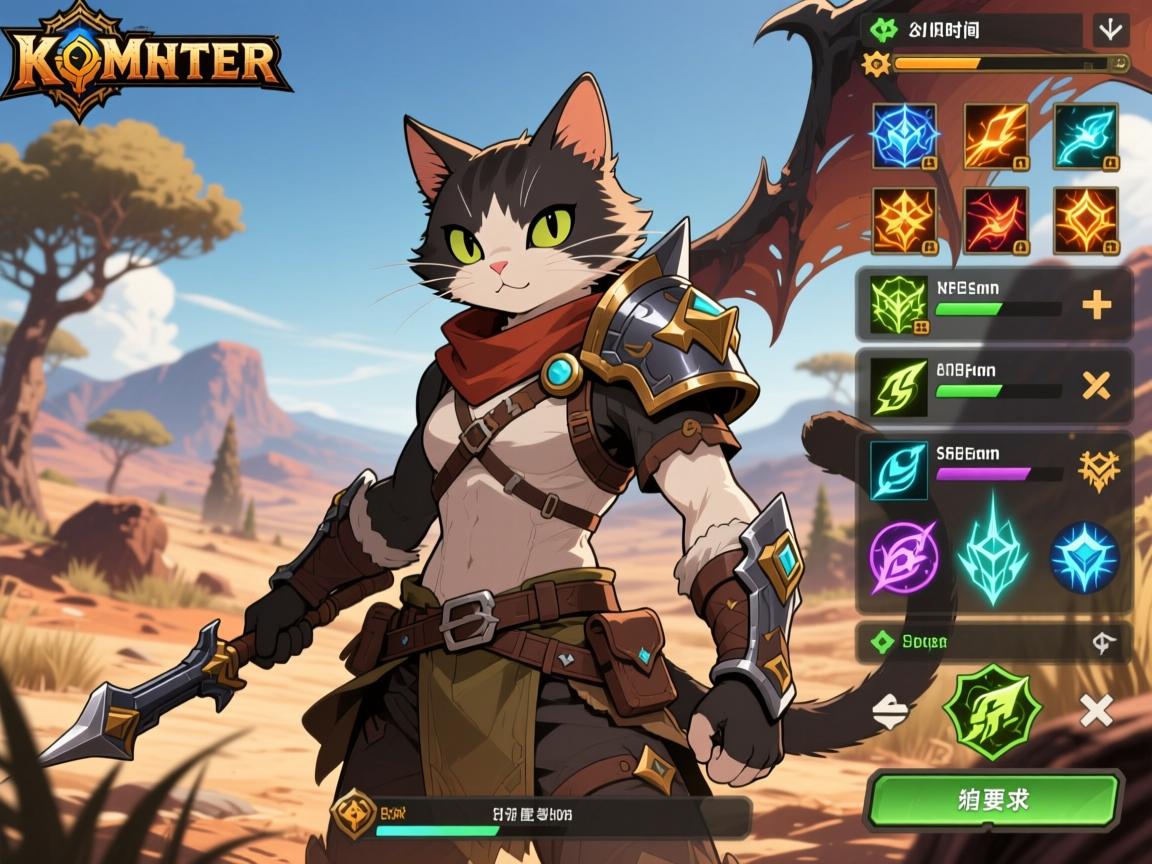Viewport: 1152px width, 864px height.
Task: Select the green web shield icon
Action: tap(900, 305)
